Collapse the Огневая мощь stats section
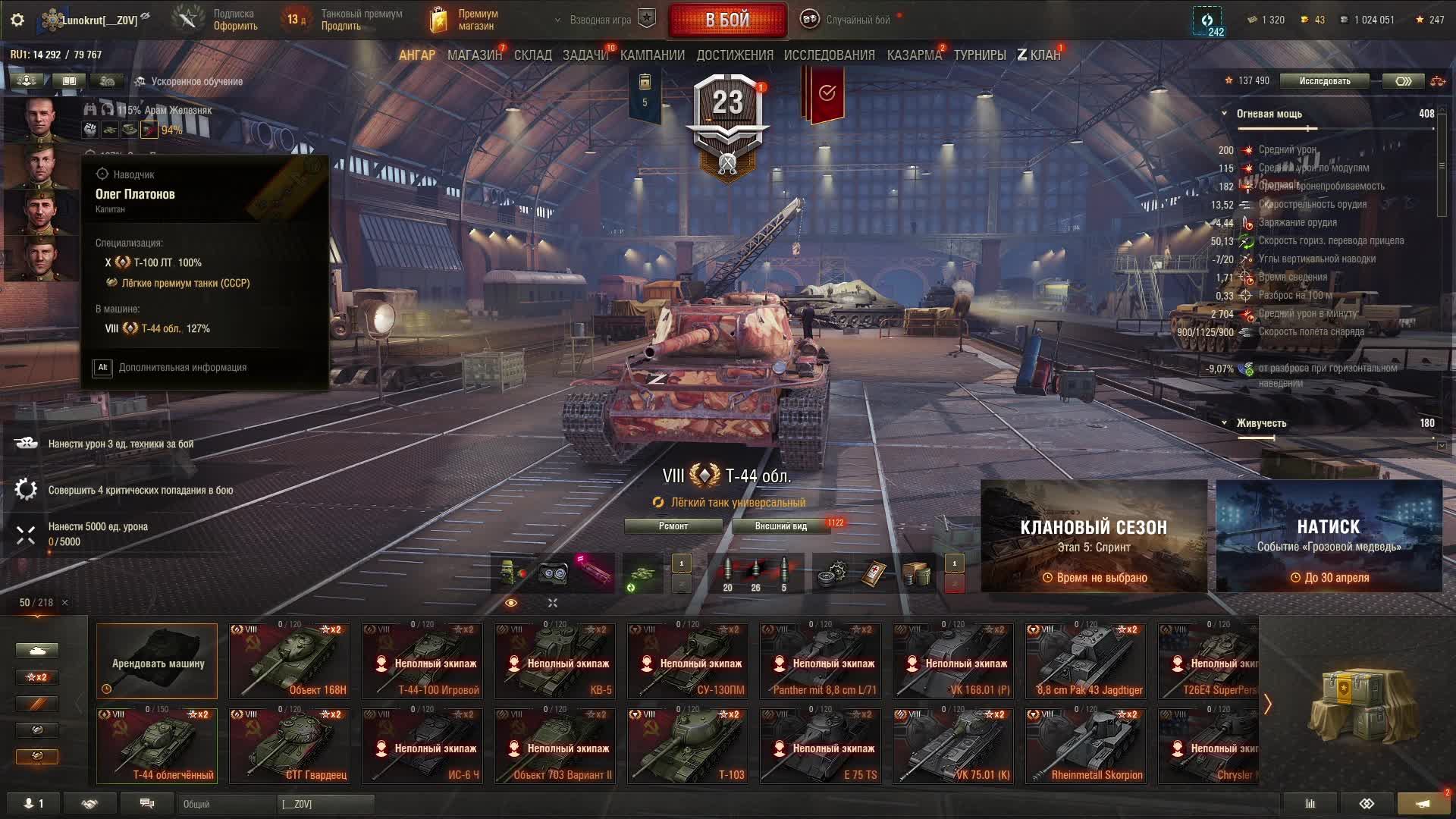 [1224, 114]
